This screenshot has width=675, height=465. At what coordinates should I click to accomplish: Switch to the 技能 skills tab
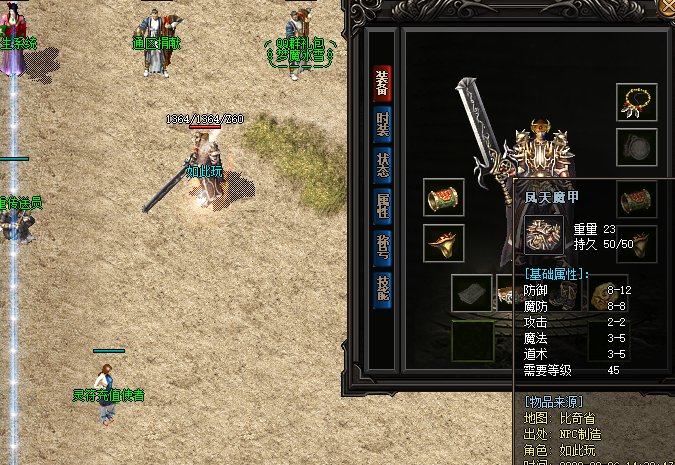tap(382, 289)
